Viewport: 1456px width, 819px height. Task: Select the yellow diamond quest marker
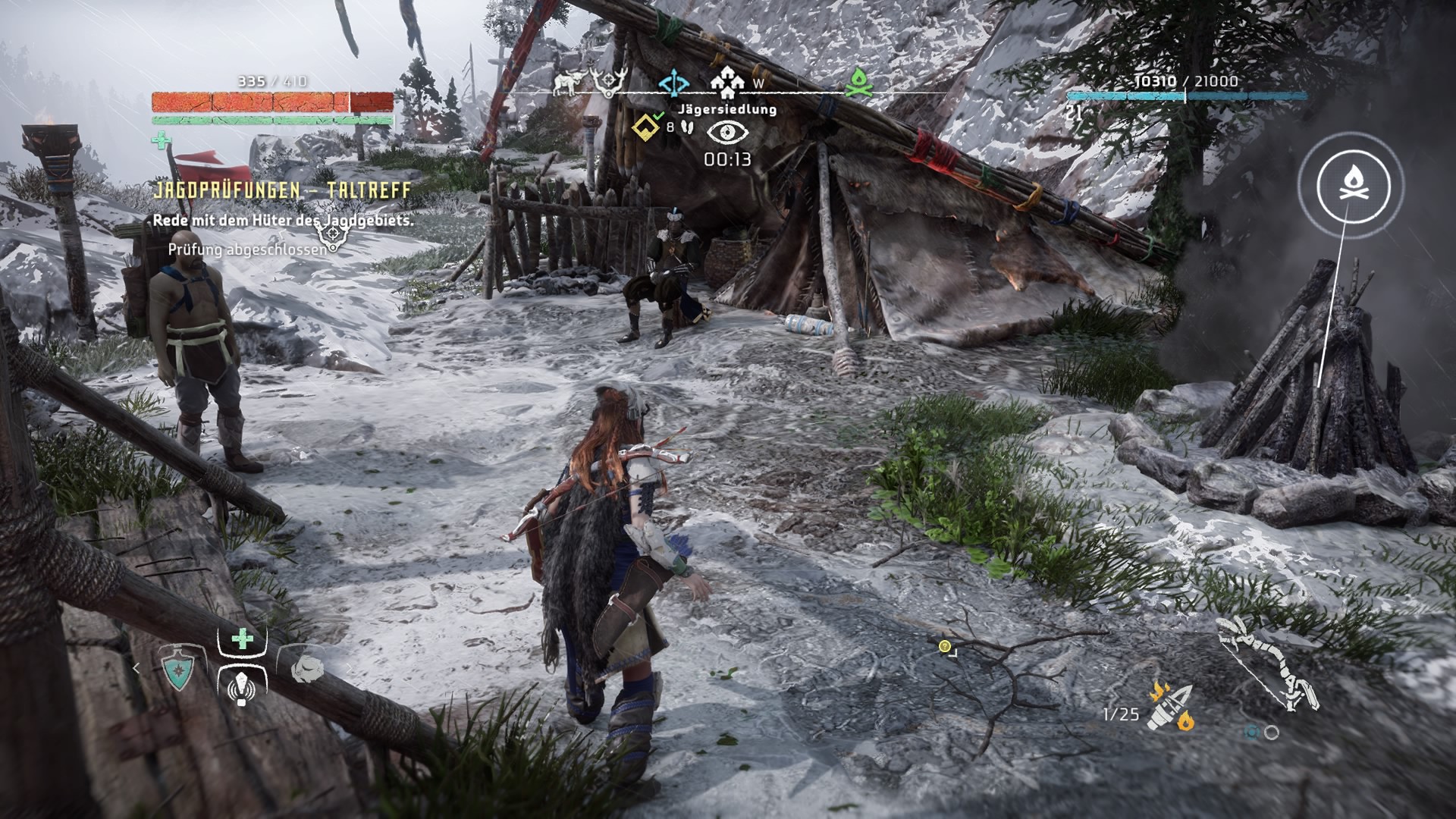645,126
